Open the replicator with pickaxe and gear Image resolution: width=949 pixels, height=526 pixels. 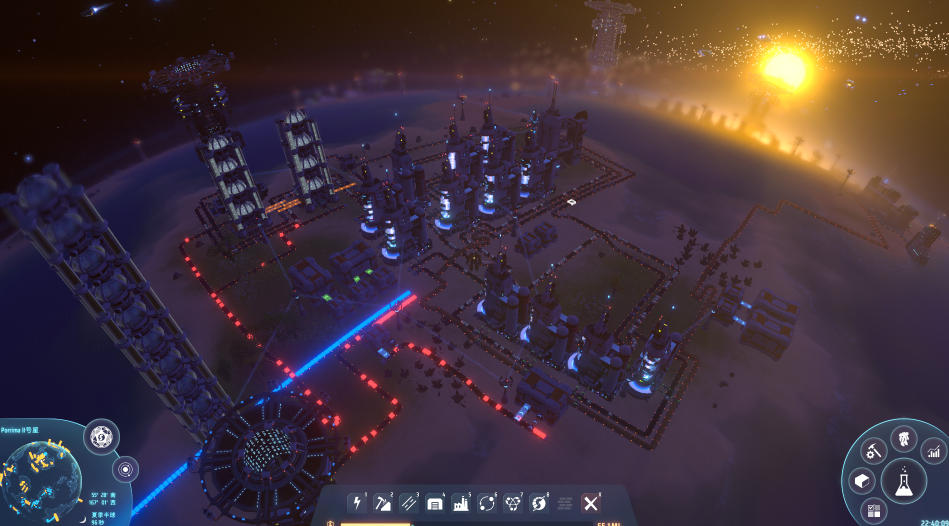point(874,450)
